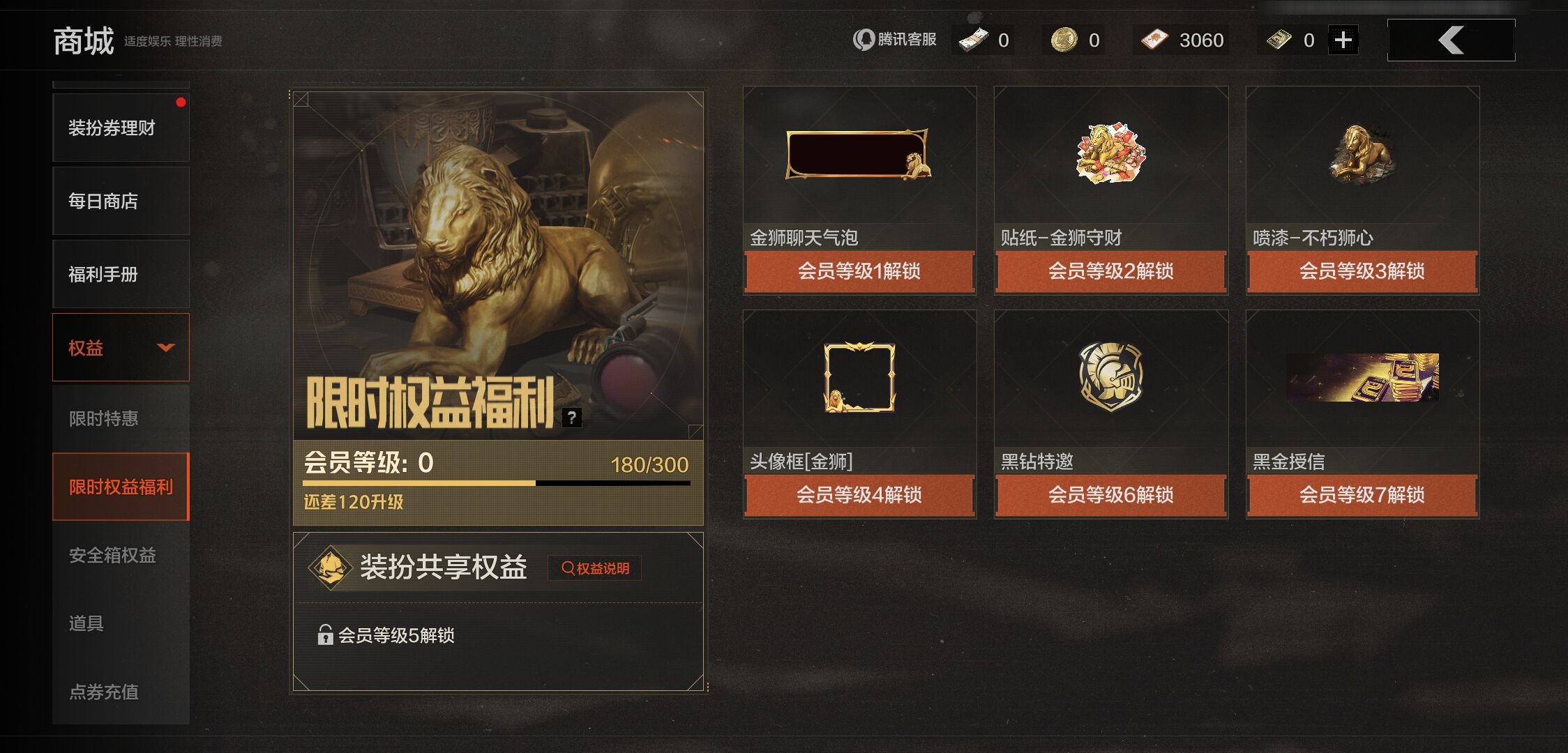Click the red dot indicator on 装扮券理财
Screen dimensions: 1568x753
click(182, 102)
